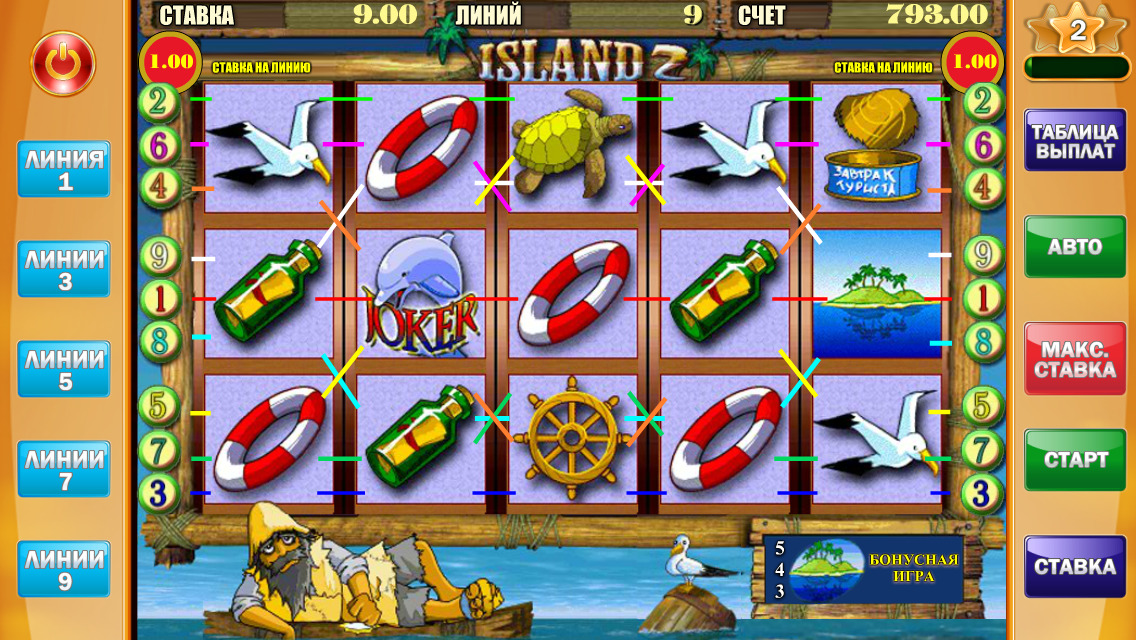
Task: Select the Линия 1 button
Action: coord(64,169)
